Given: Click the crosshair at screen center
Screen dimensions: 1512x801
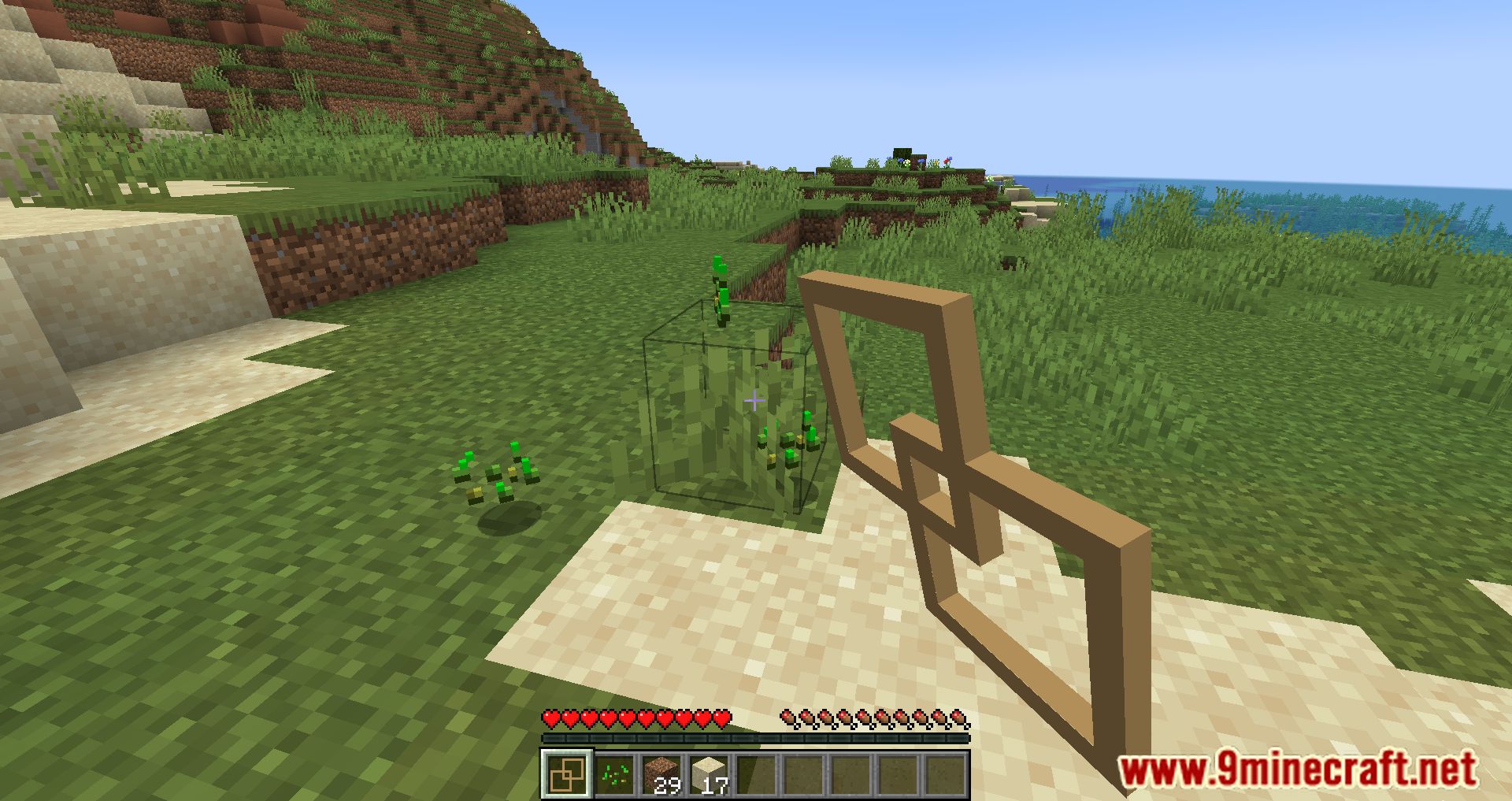Looking at the screenshot, I should tap(754, 400).
